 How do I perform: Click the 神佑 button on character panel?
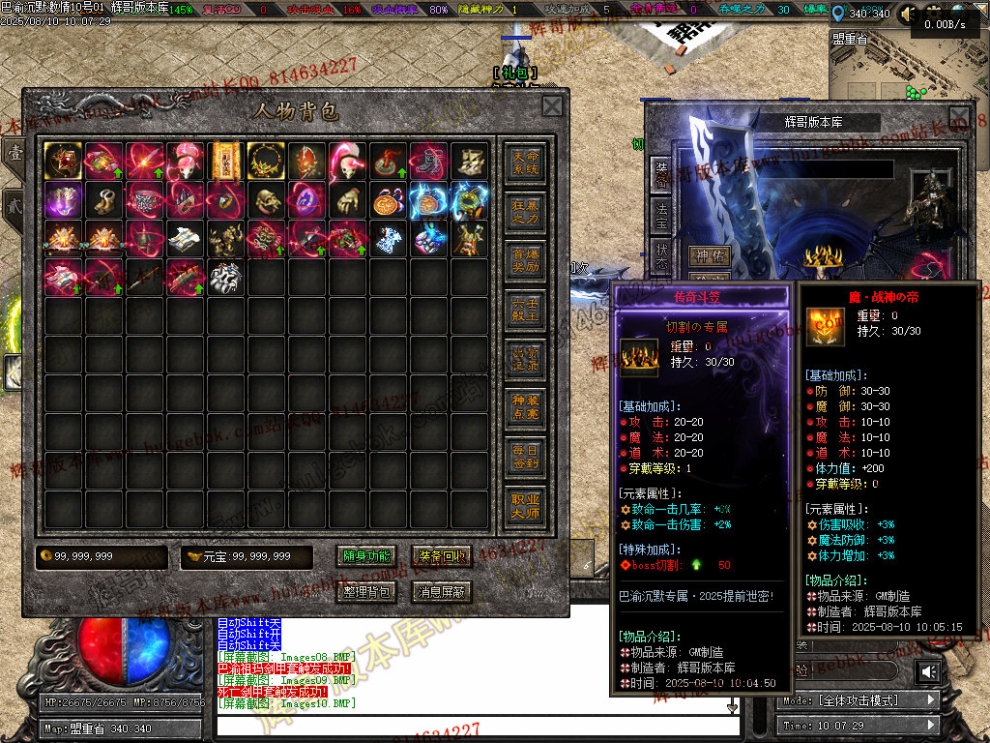pyautogui.click(x=709, y=256)
